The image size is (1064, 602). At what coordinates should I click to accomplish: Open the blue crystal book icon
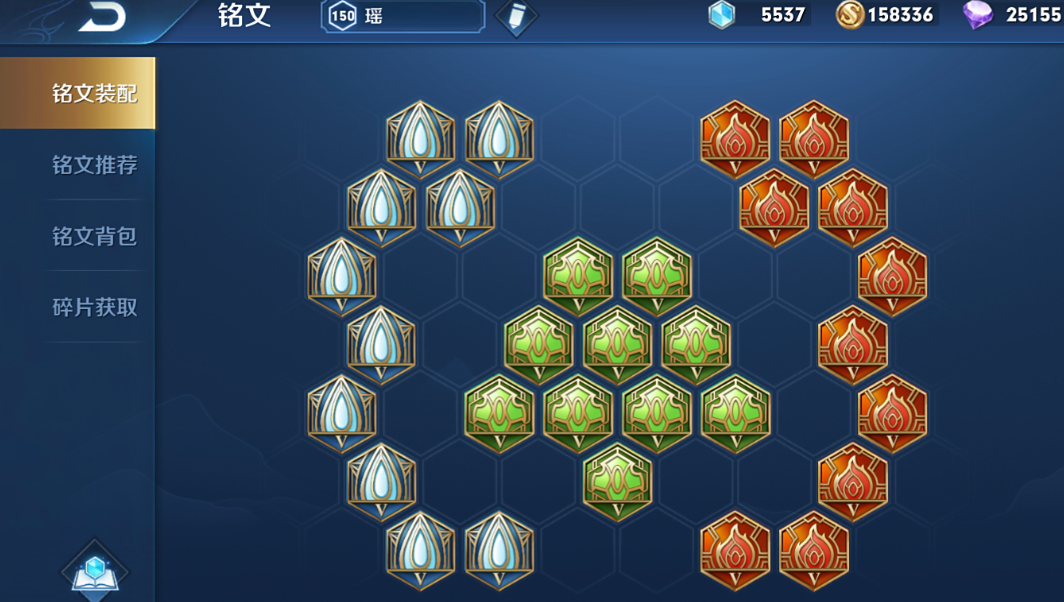tap(95, 572)
